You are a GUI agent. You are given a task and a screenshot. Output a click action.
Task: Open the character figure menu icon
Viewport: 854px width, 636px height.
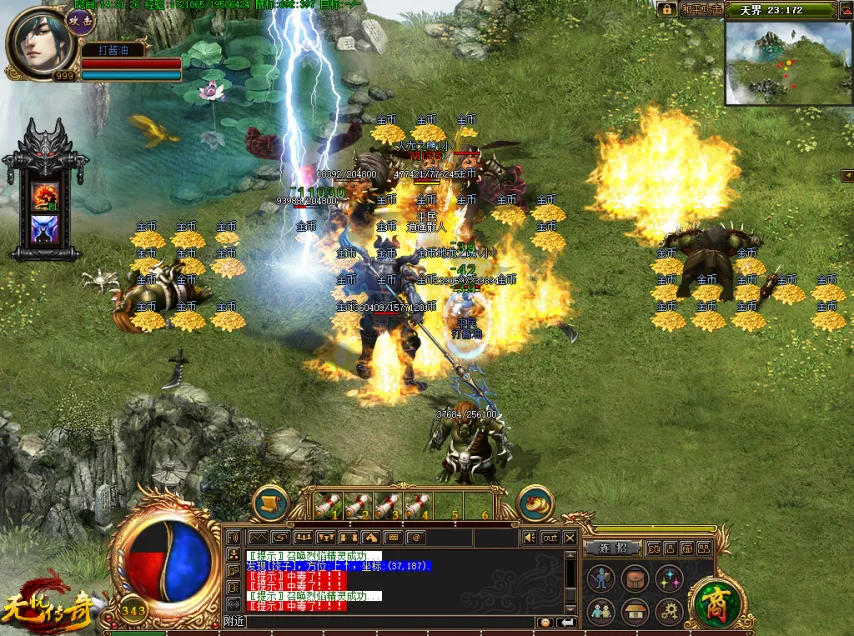coord(601,578)
